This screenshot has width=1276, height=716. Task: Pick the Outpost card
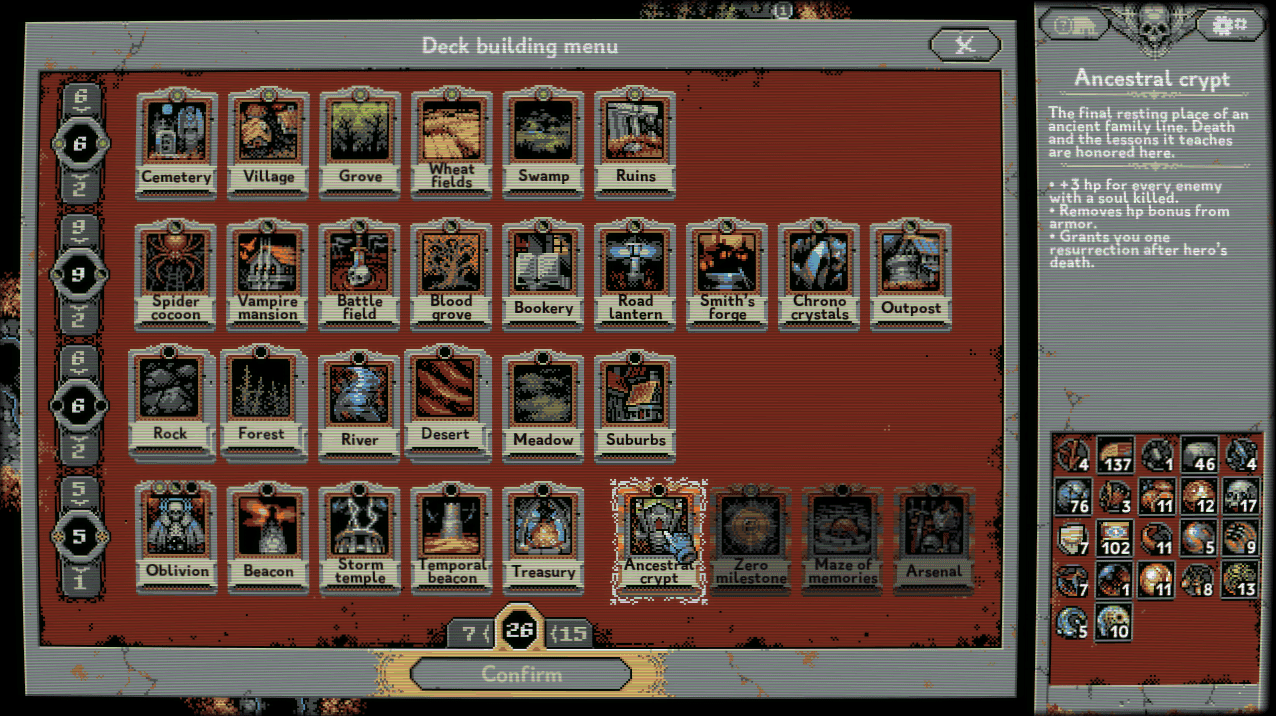coord(911,274)
